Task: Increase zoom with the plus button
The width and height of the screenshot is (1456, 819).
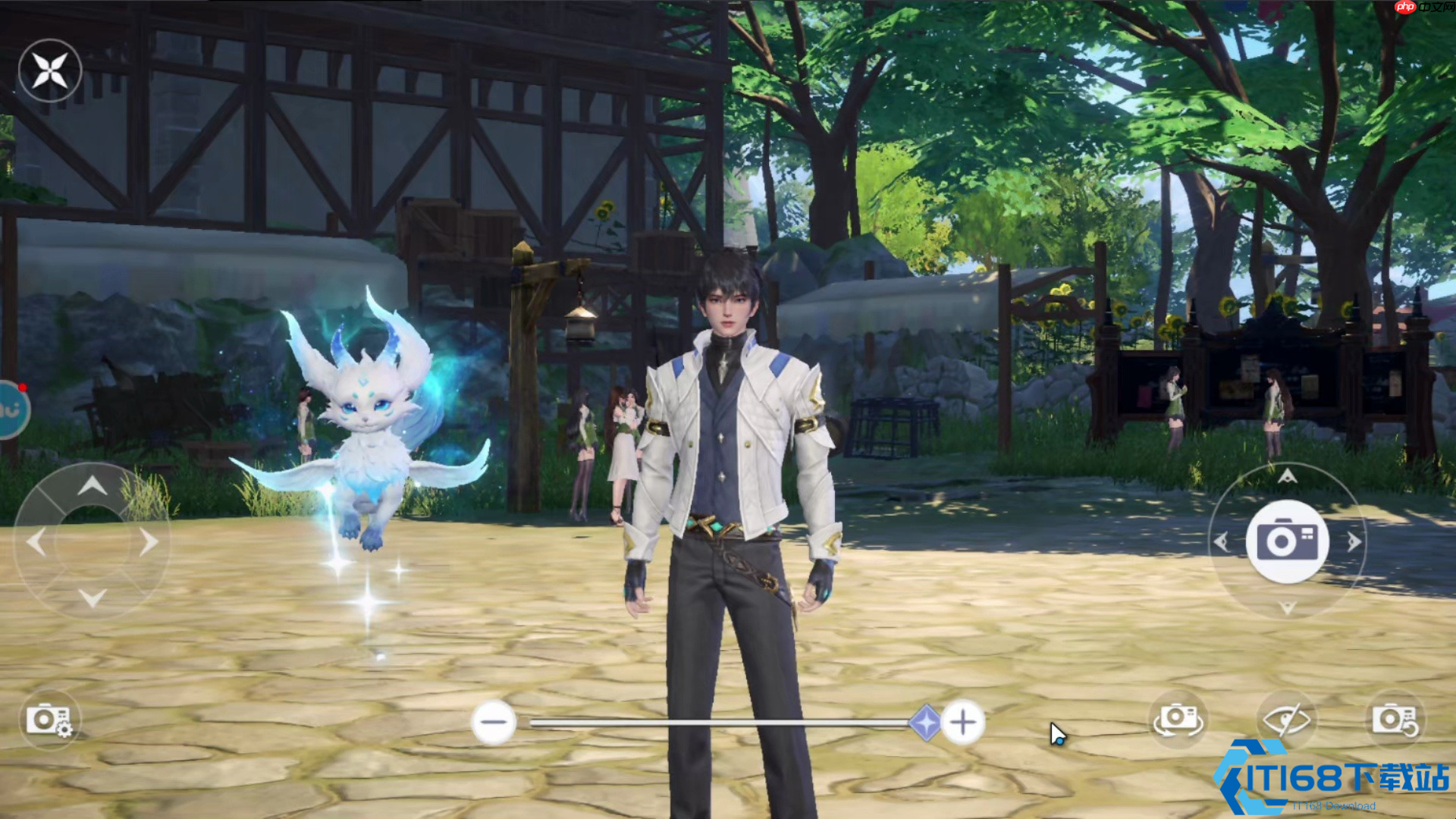Action: 962,722
